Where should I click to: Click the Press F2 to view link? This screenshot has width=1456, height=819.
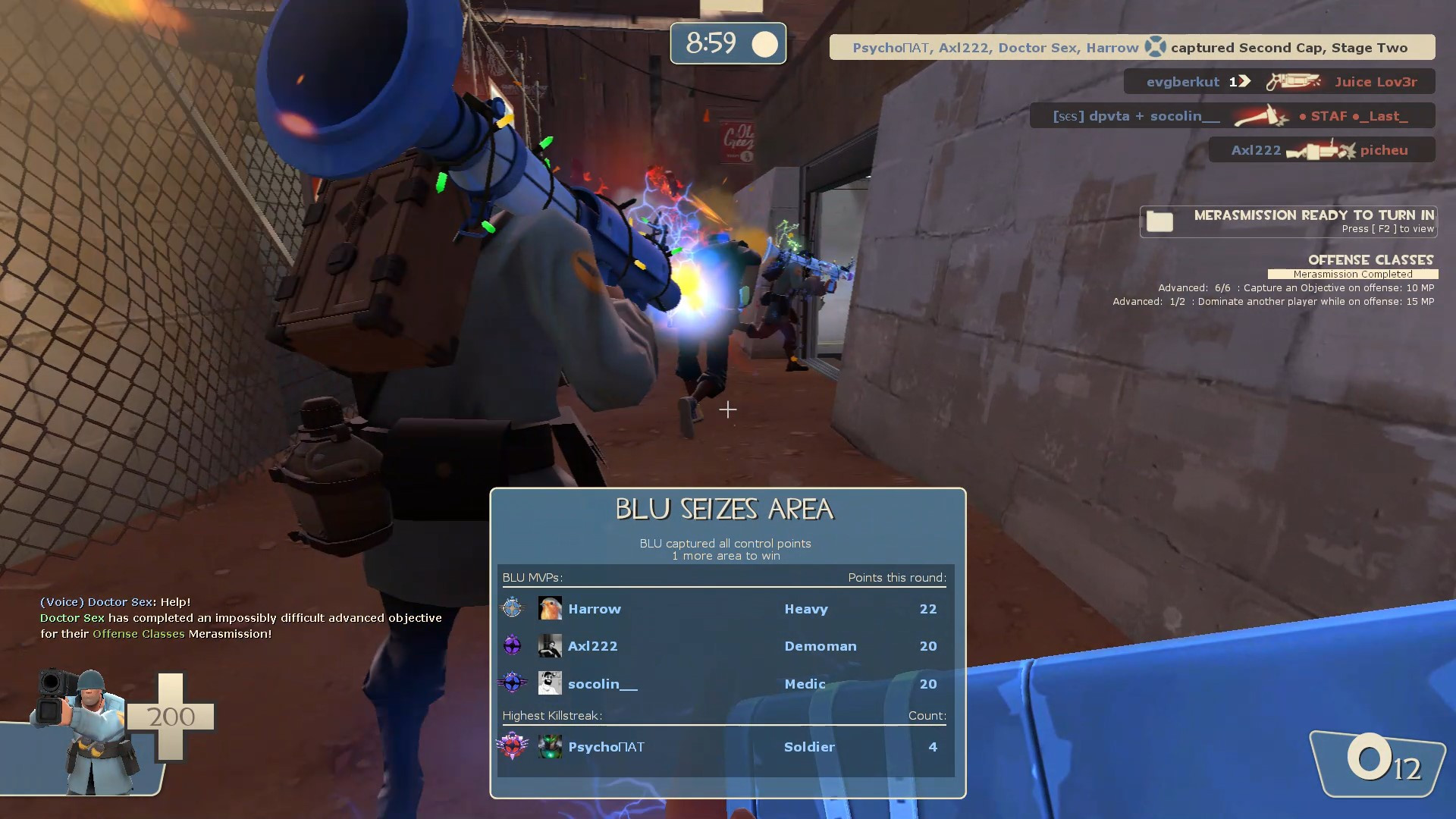tap(1389, 228)
